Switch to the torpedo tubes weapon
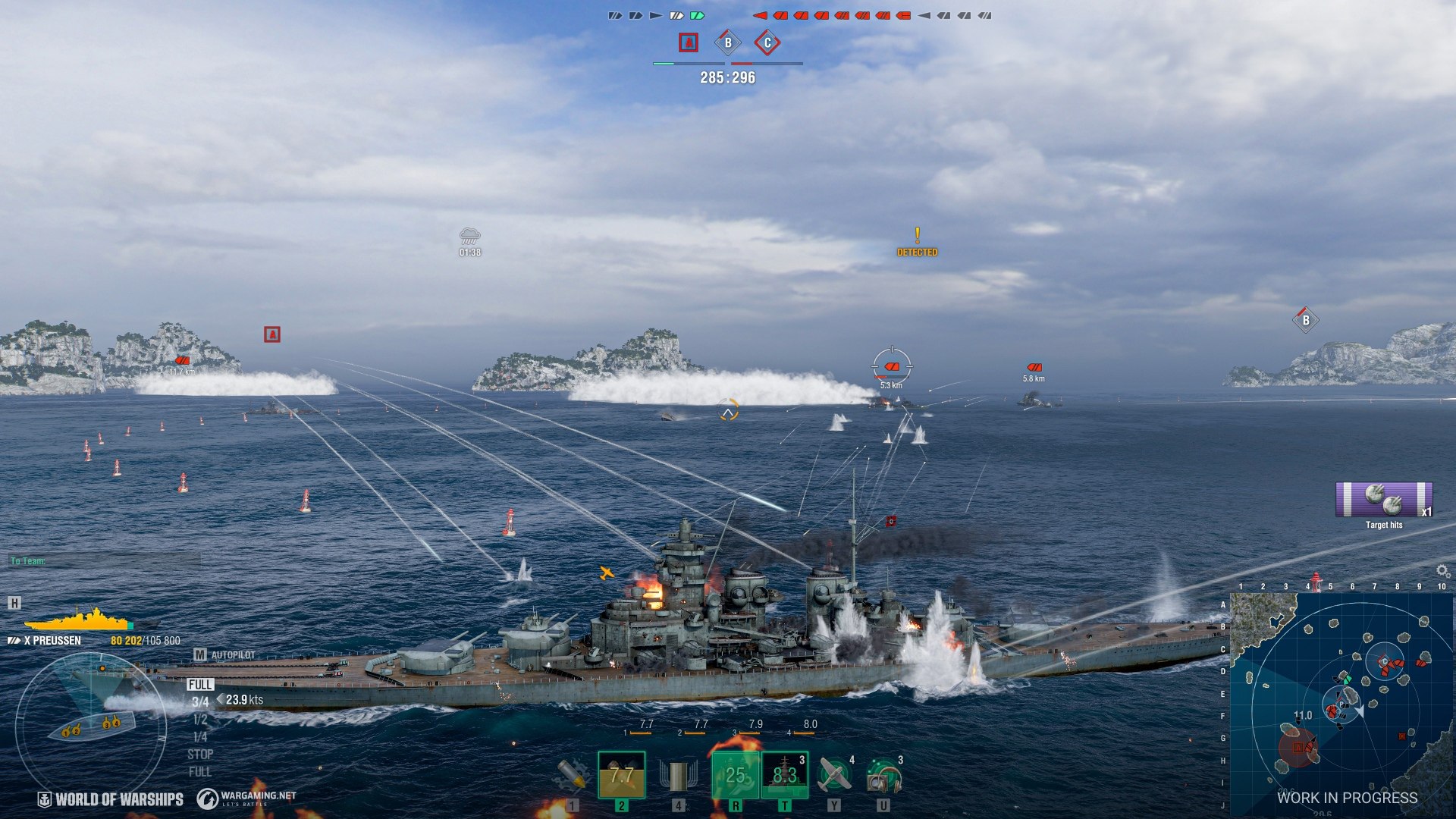This screenshot has height=819, width=1456. (x=678, y=774)
